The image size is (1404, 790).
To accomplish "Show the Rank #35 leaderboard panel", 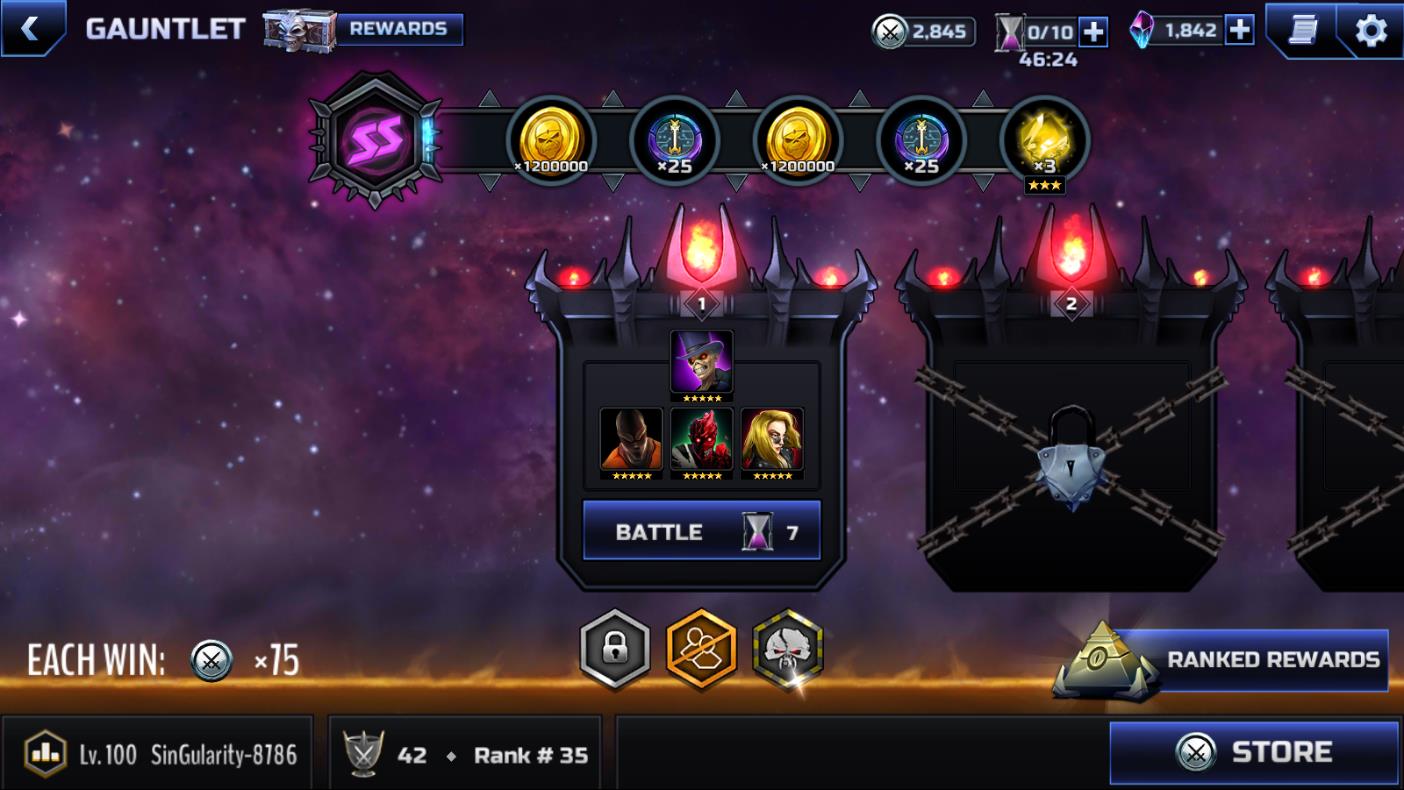I will click(x=465, y=754).
